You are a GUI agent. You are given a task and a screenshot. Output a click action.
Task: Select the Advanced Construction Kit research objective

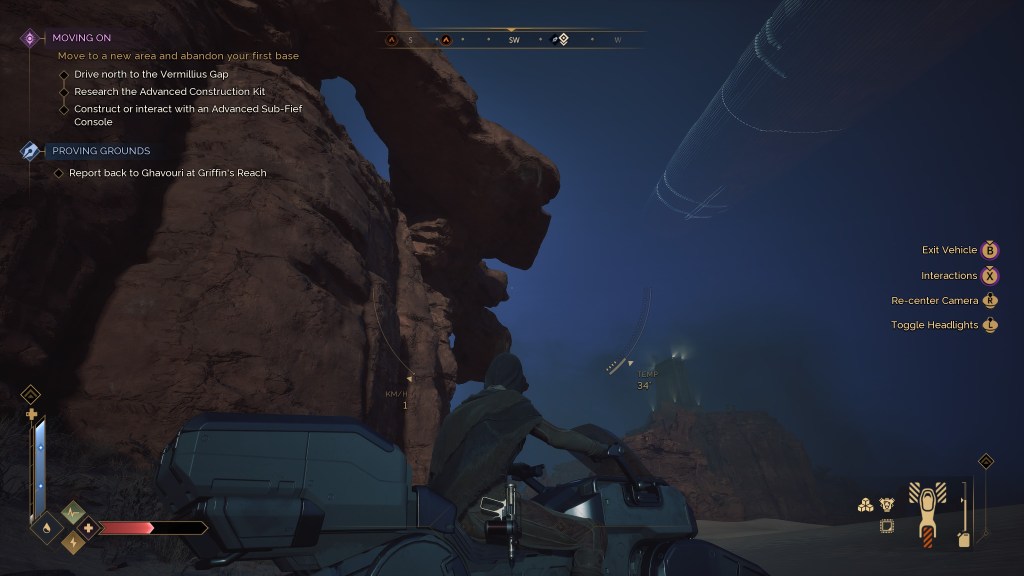(x=160, y=92)
